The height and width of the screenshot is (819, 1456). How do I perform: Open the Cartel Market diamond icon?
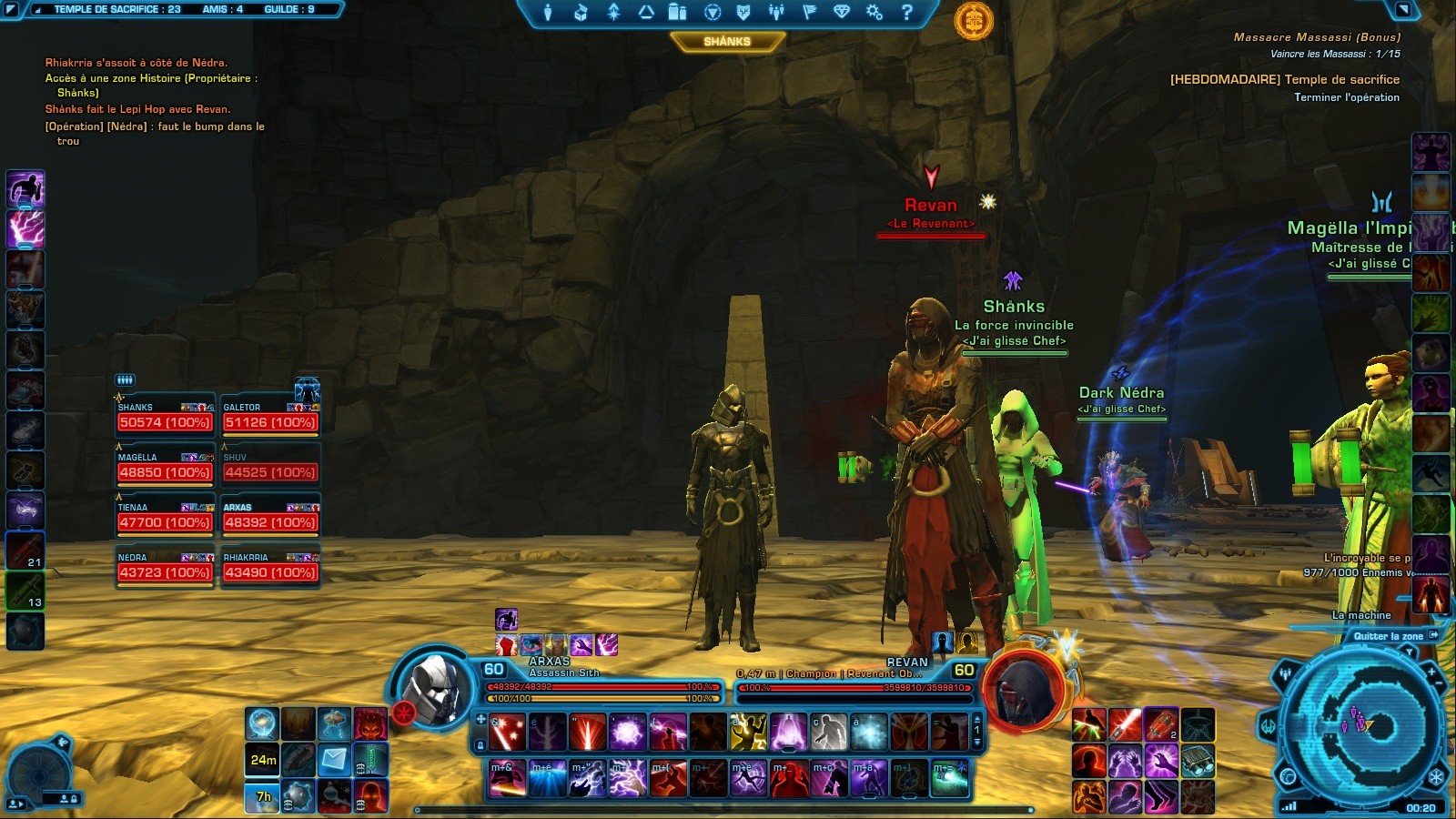click(842, 12)
